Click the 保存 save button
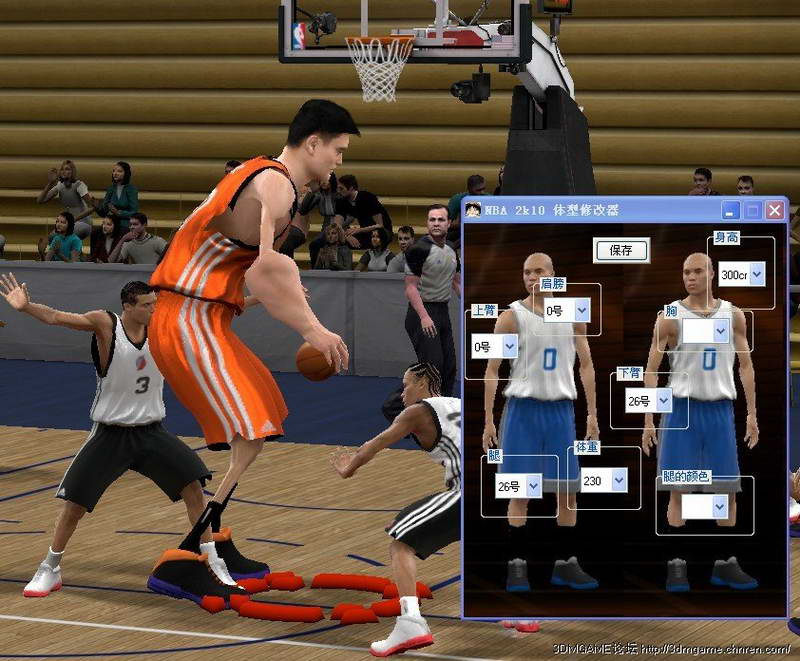Screen dimensions: 800x661 (621, 250)
